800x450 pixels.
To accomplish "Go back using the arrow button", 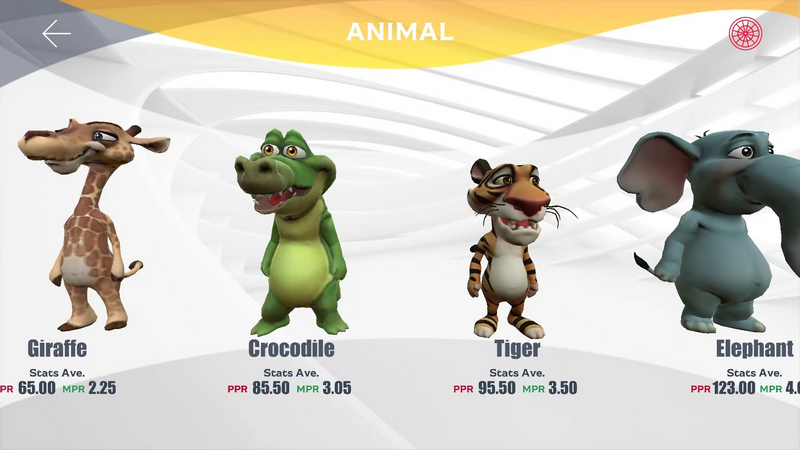I will point(56,33).
